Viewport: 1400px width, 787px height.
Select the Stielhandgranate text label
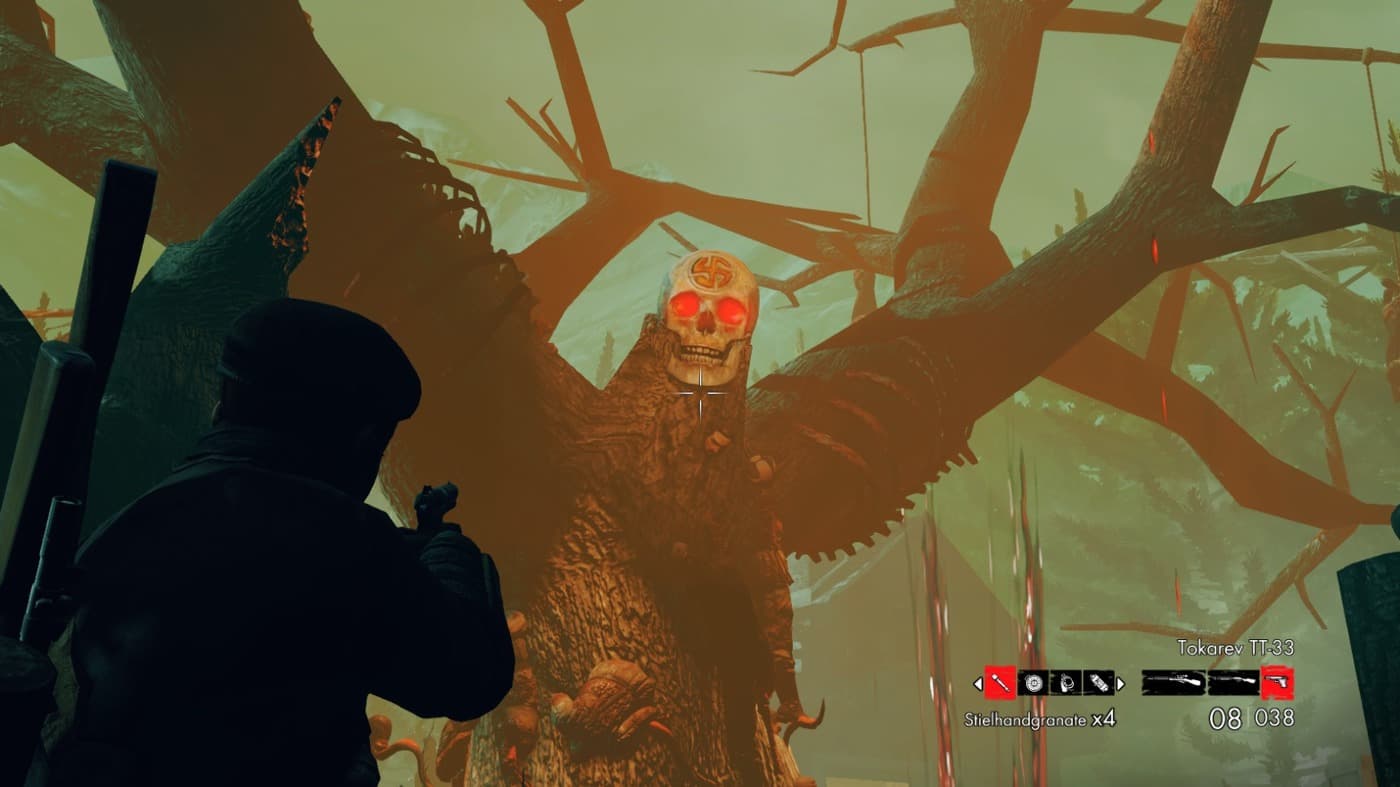[x=1024, y=718]
